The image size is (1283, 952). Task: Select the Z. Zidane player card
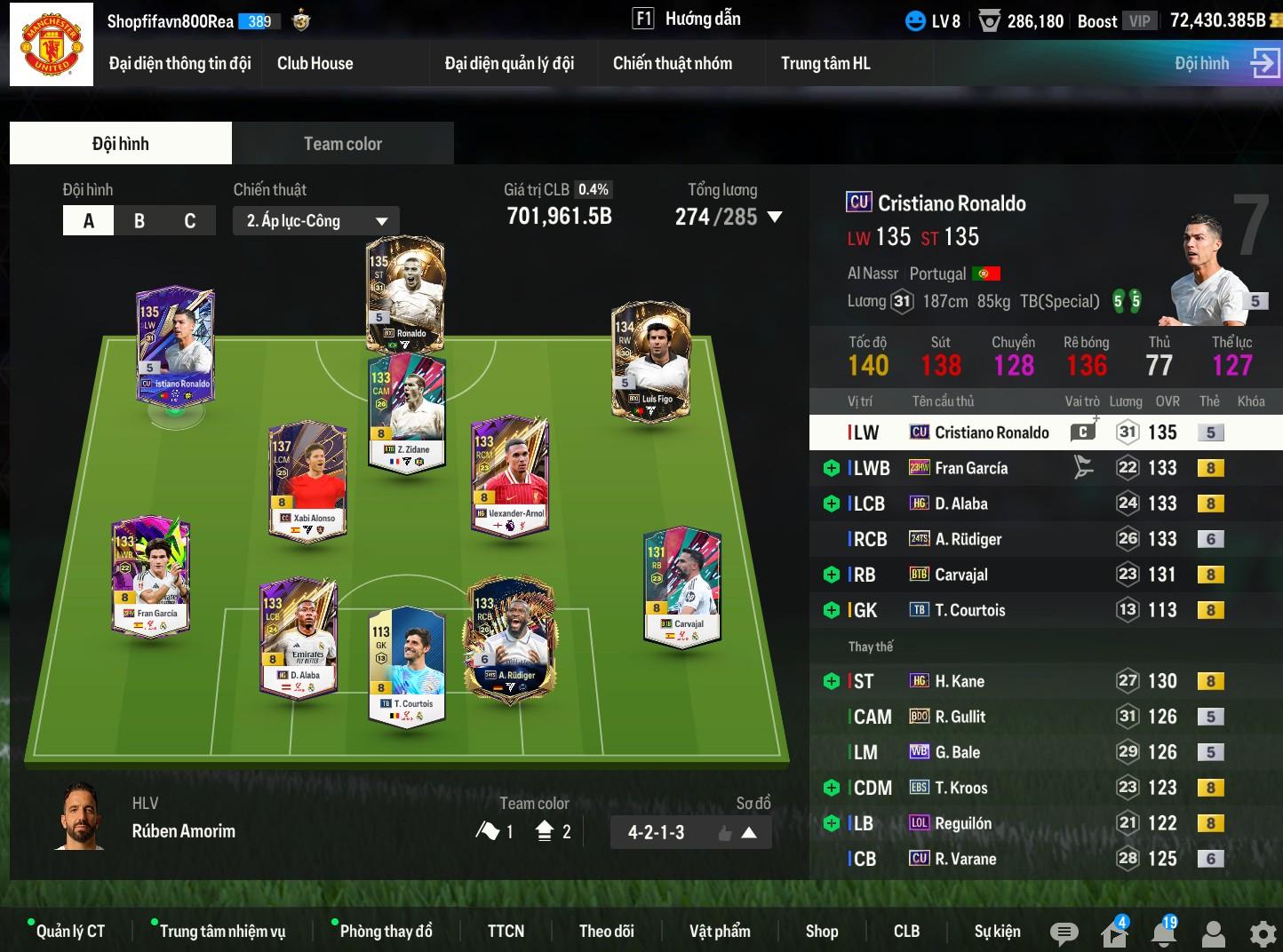[407, 413]
